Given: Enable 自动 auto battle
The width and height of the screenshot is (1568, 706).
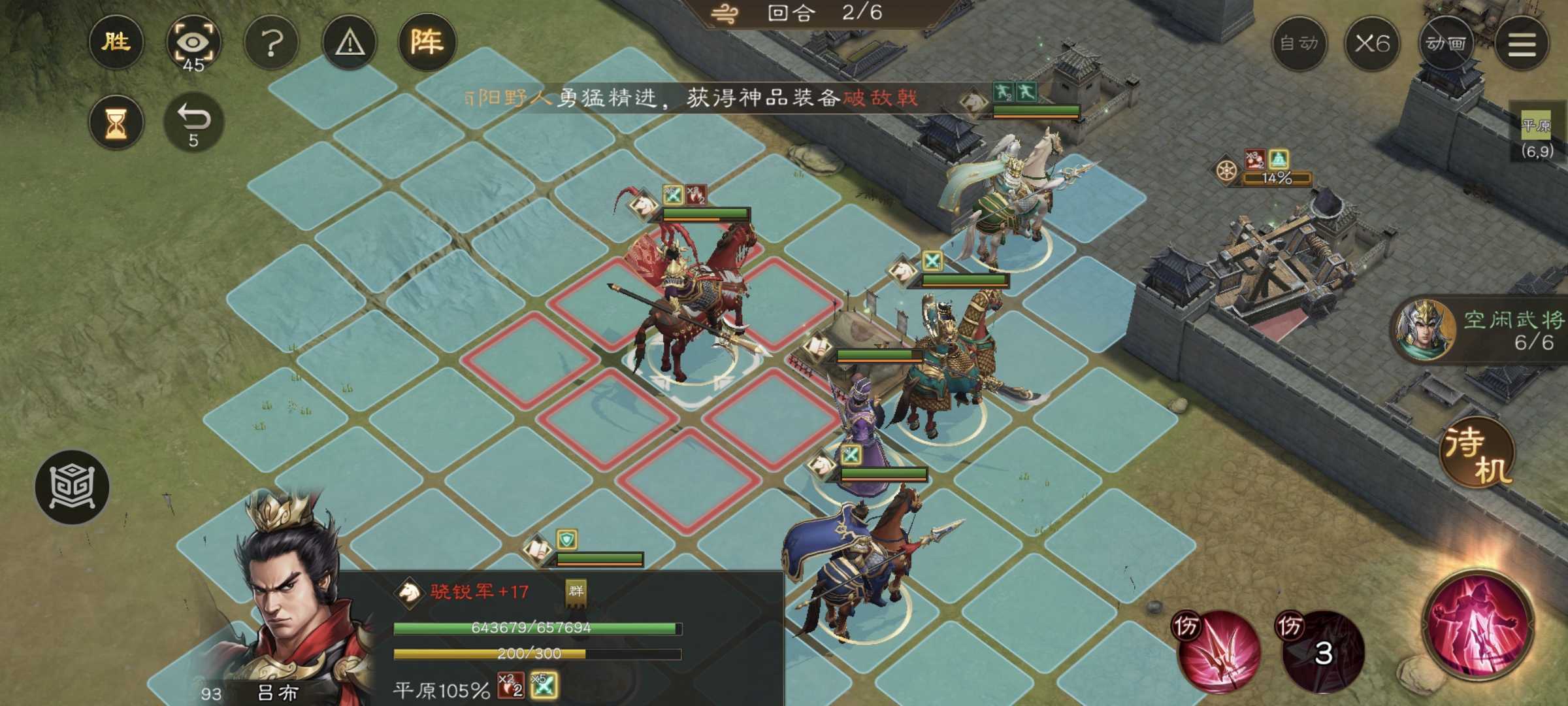Looking at the screenshot, I should [x=1298, y=44].
